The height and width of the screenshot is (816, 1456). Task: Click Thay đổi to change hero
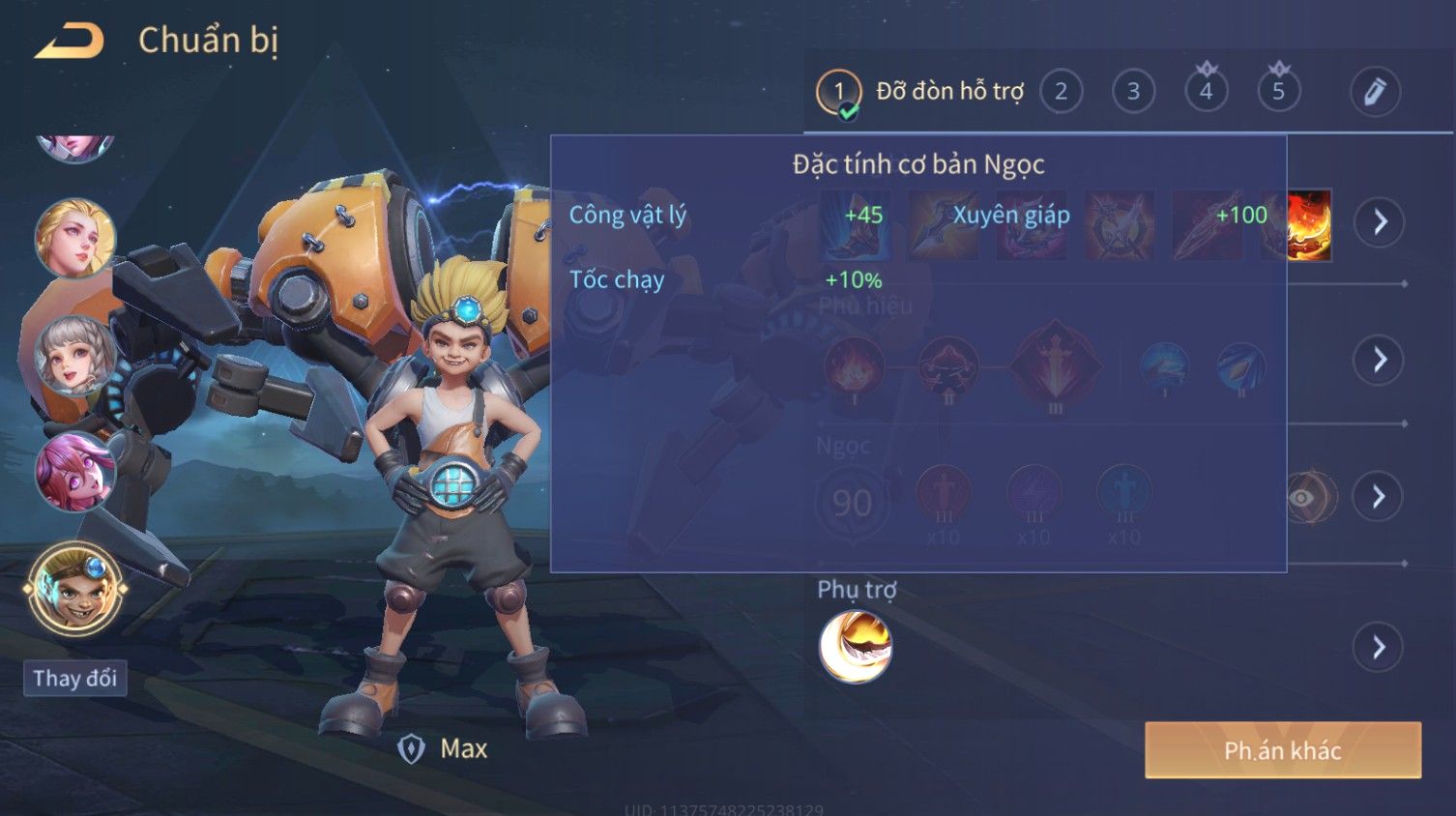[74, 678]
